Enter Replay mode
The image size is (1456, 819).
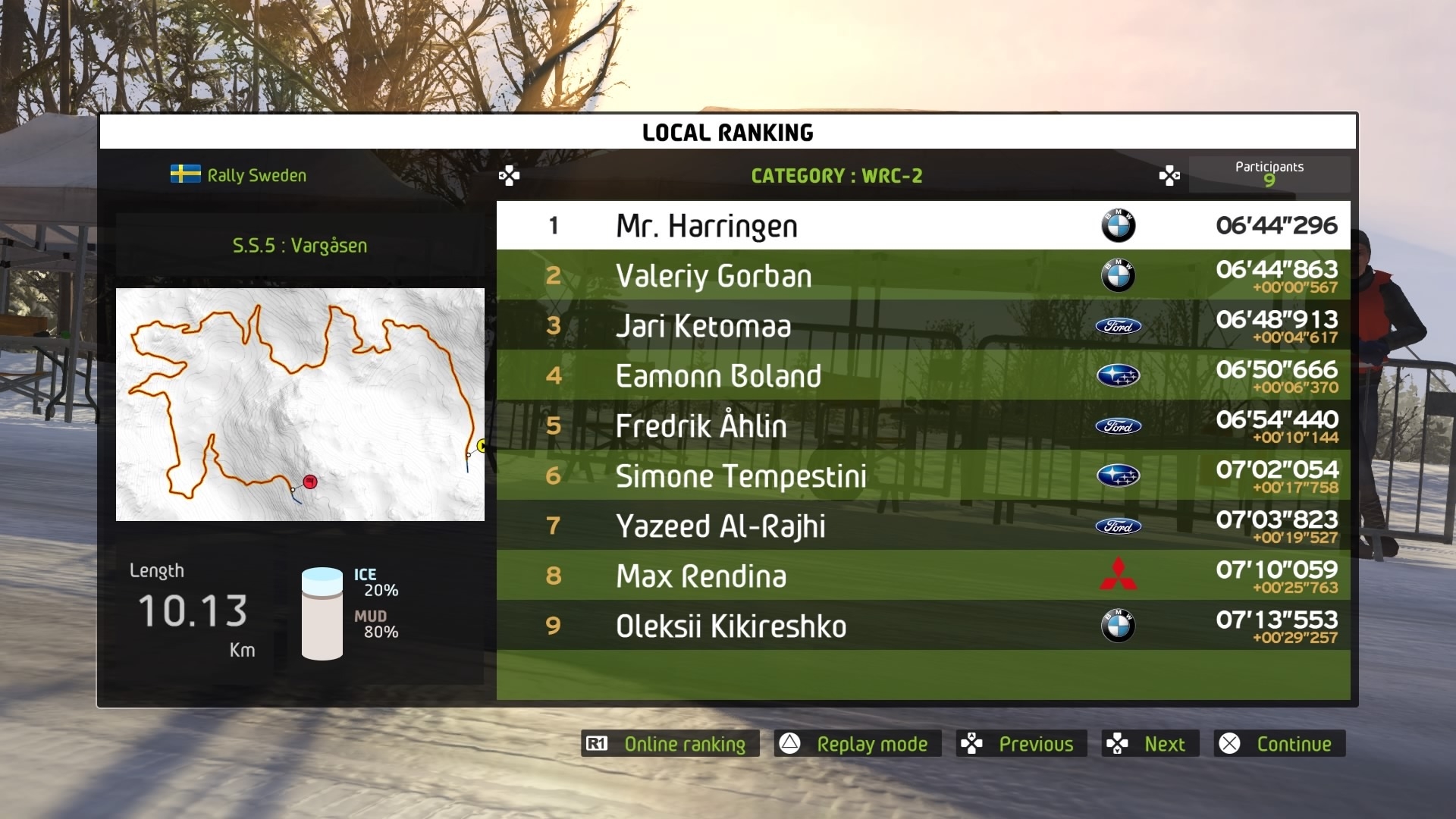pyautogui.click(x=858, y=744)
